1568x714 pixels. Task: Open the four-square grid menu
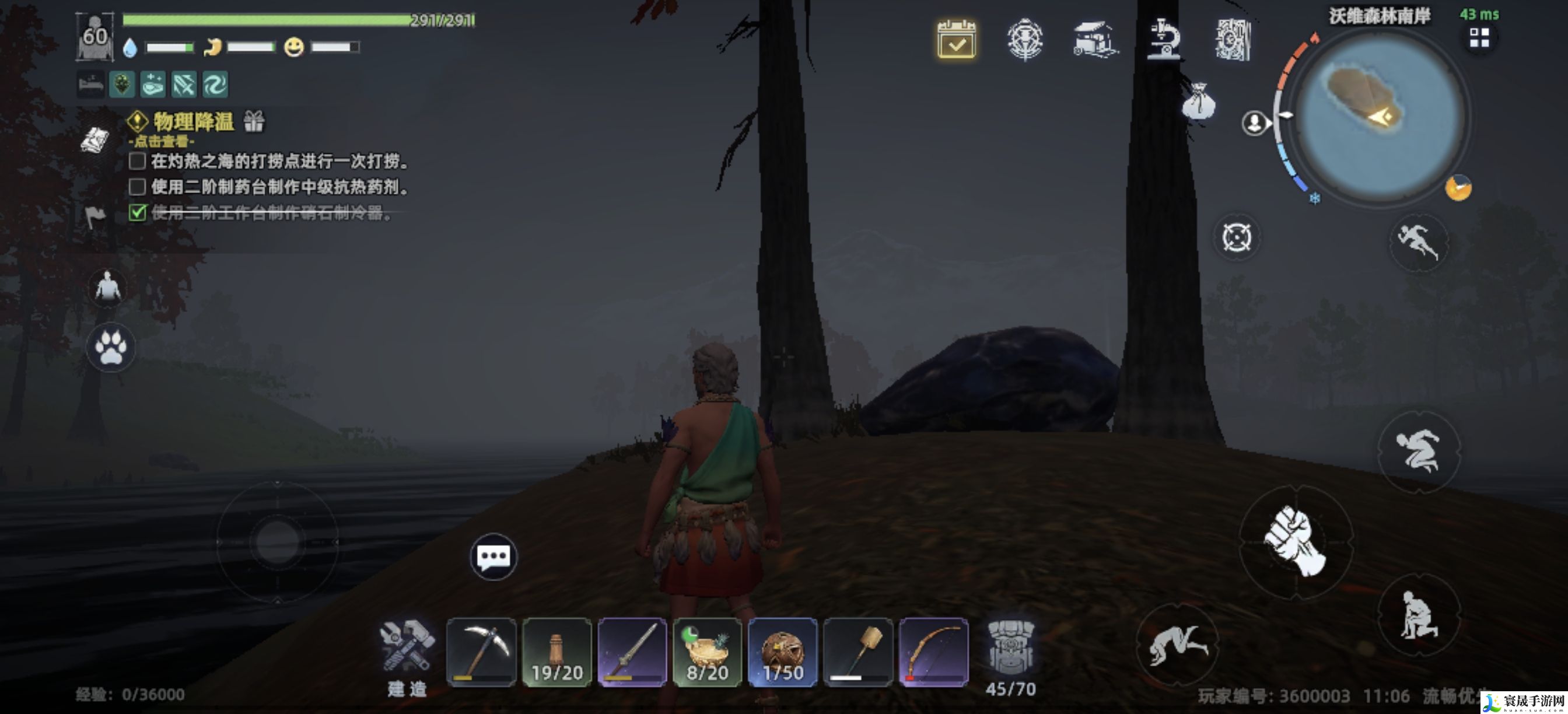[1479, 38]
